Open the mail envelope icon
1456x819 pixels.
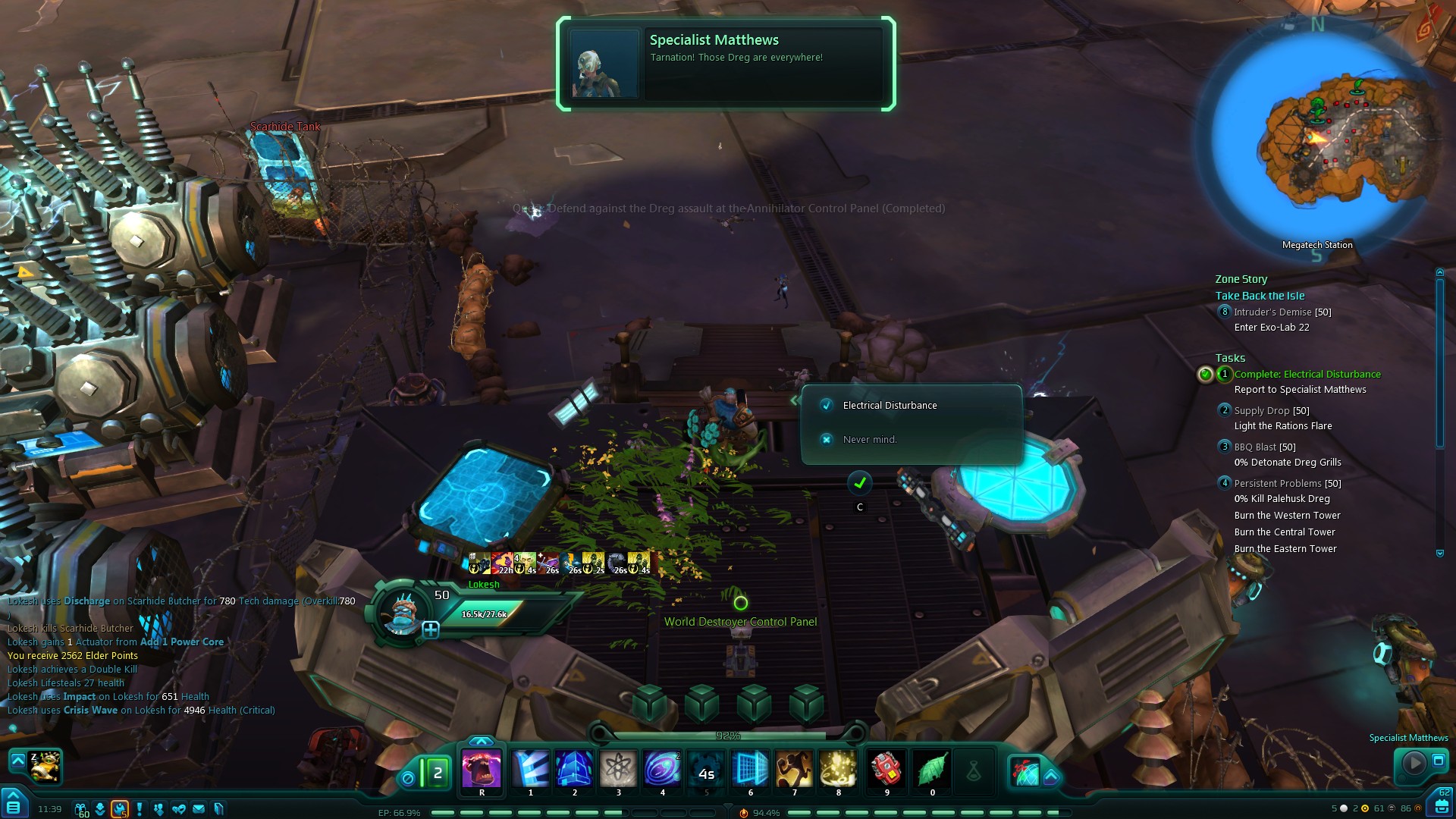click(x=199, y=809)
